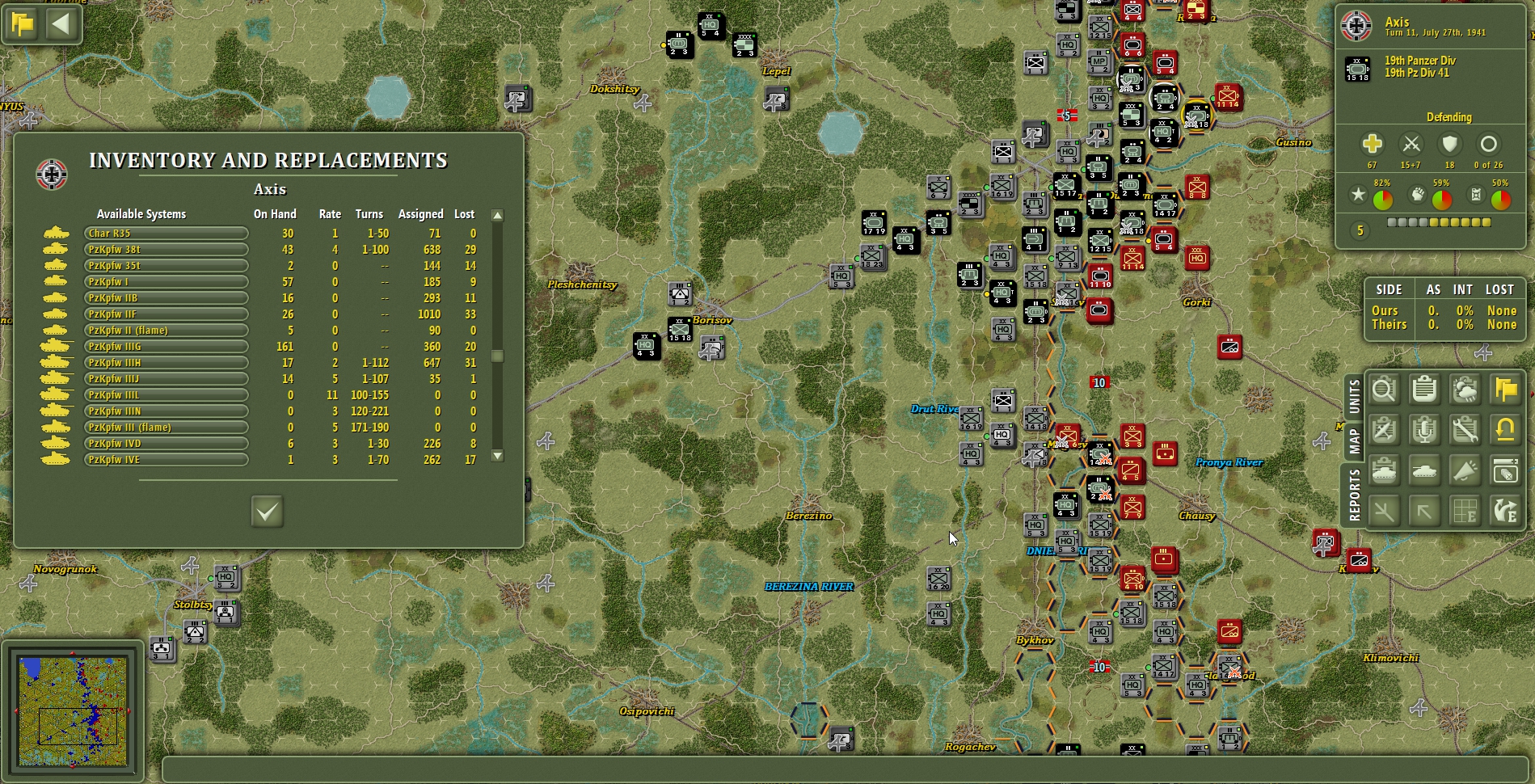This screenshot has height=784, width=1535.
Task: Open the air mission clipboard report
Action: 1385,429
